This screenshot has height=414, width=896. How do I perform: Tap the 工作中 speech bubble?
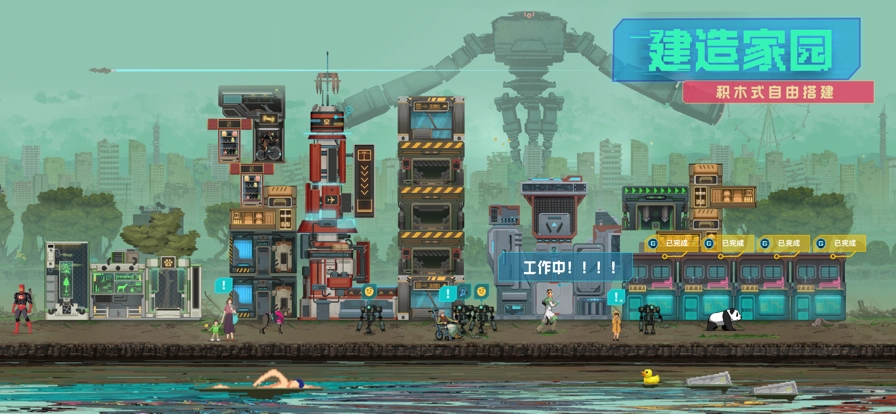click(565, 267)
